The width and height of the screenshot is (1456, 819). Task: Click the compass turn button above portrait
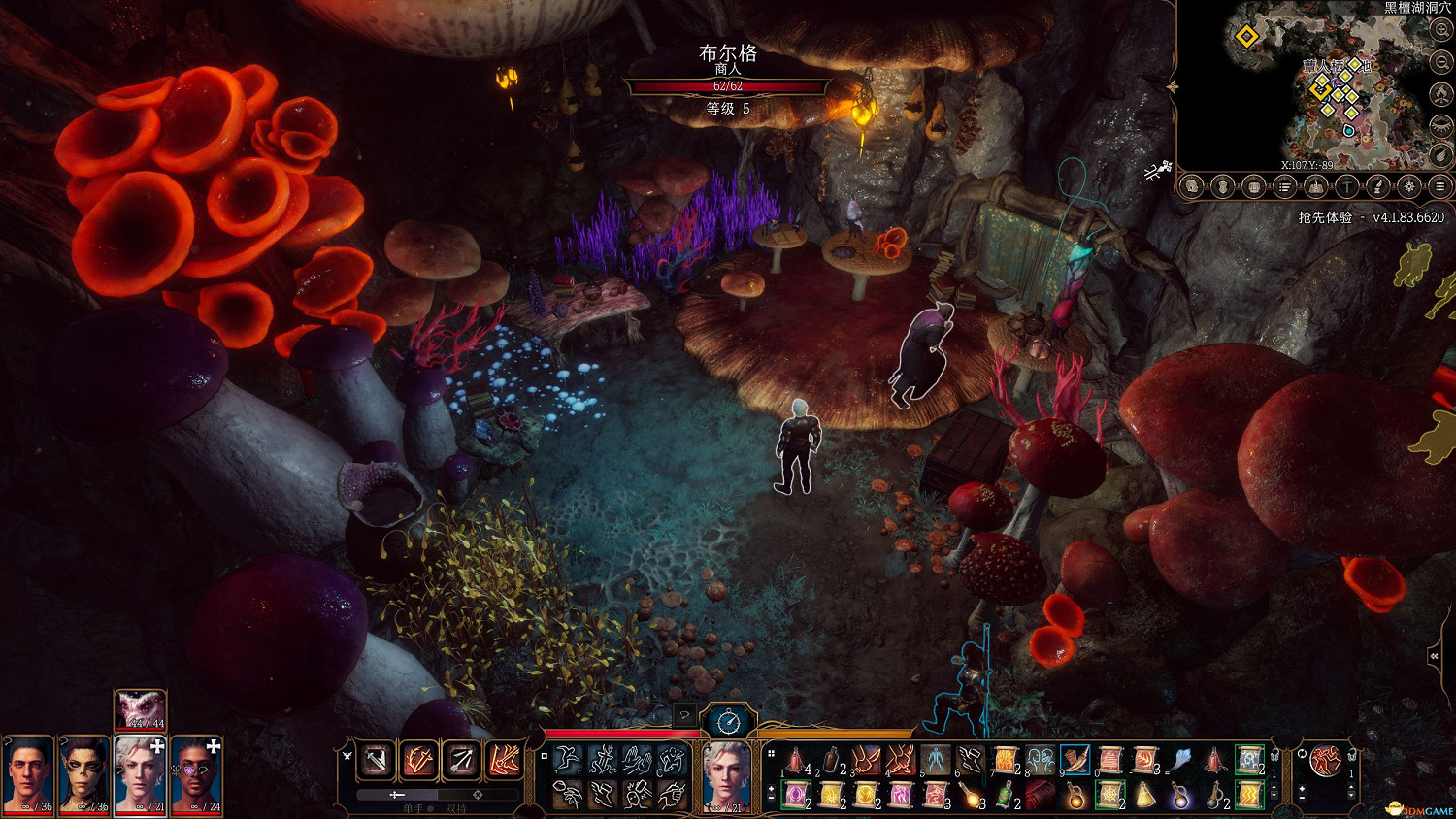pos(728,721)
